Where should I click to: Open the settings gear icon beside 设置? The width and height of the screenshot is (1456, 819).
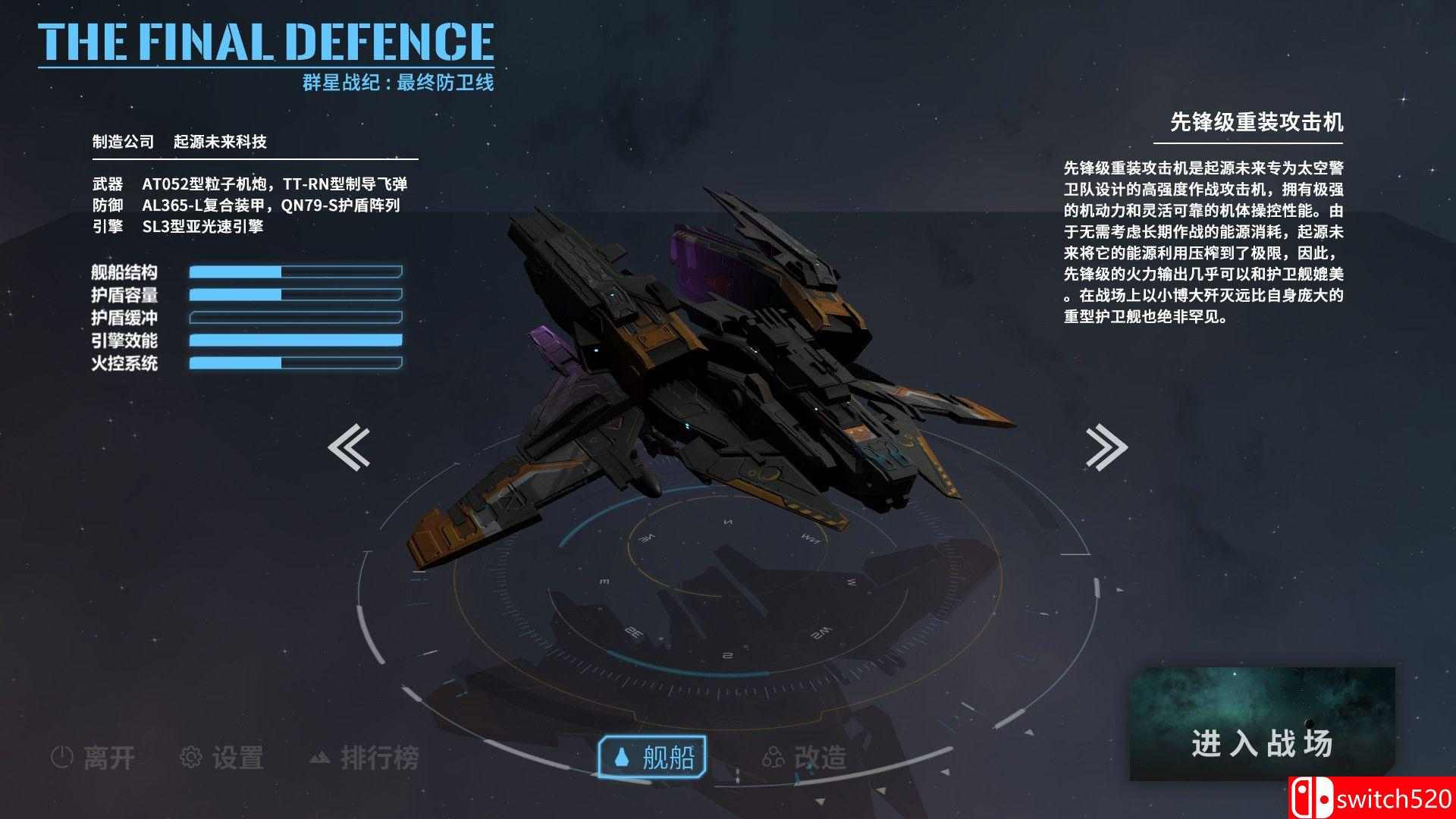pyautogui.click(x=190, y=757)
